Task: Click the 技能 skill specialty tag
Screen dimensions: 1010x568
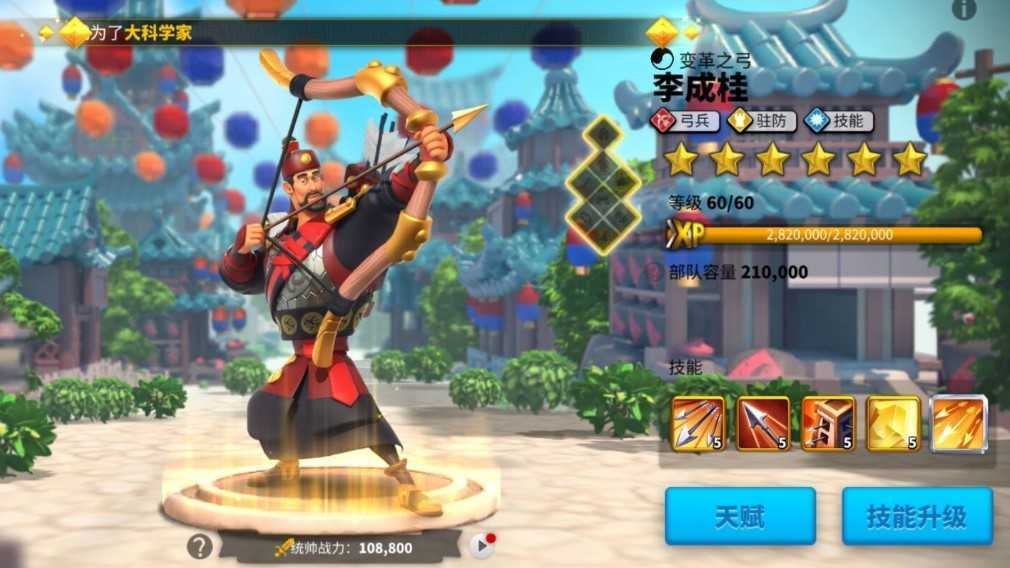Action: 838,121
